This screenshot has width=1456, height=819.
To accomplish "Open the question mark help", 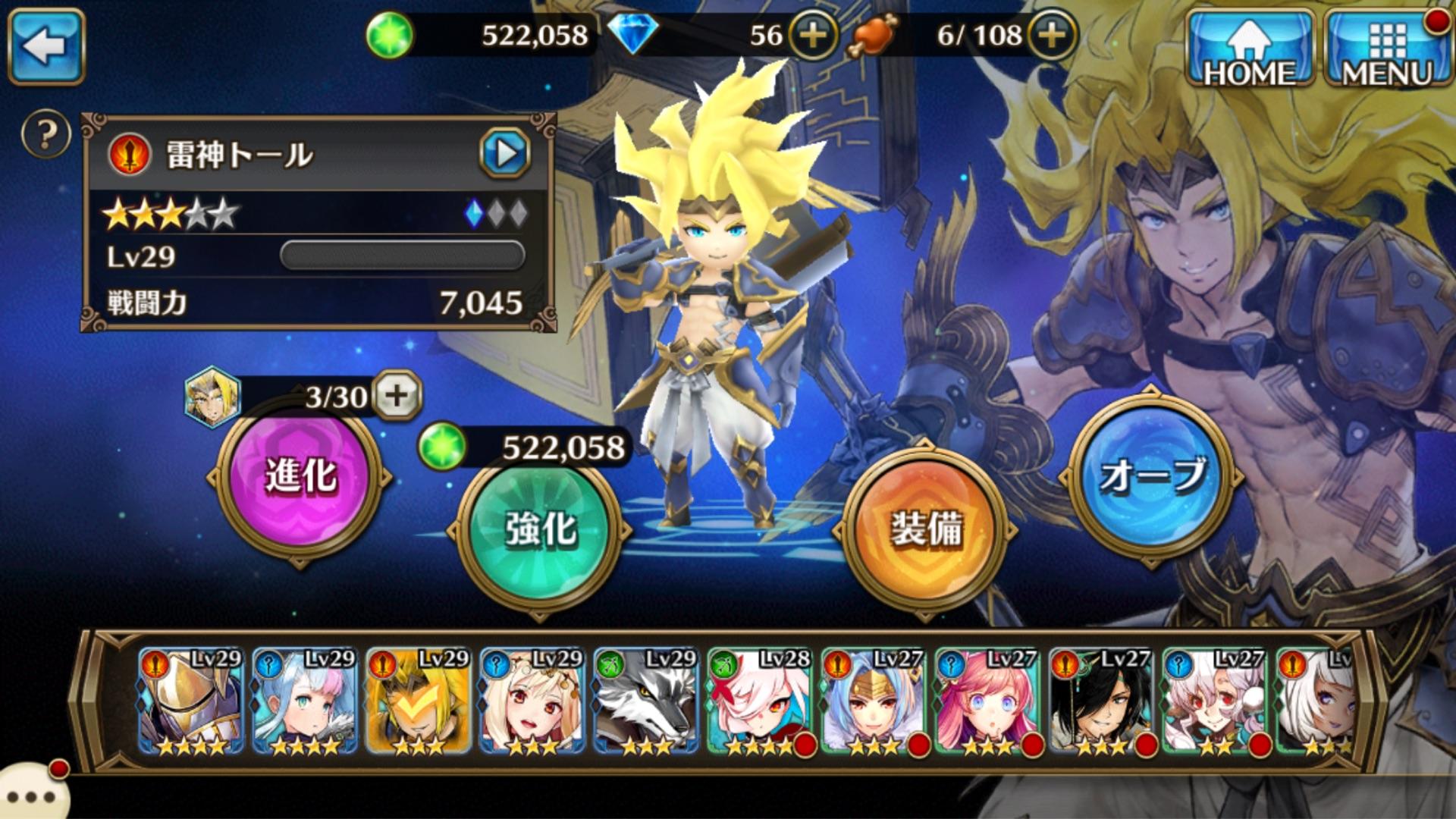I will click(46, 135).
